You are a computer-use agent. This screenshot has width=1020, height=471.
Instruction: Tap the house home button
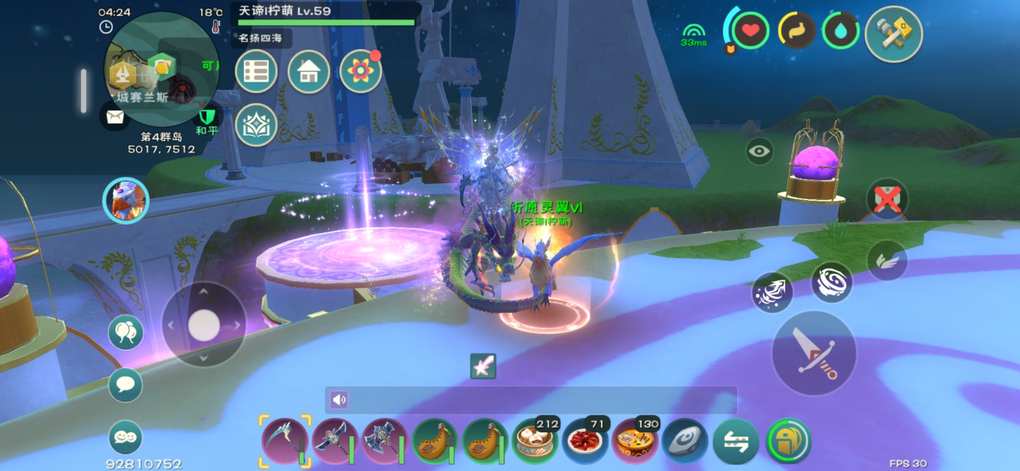(309, 72)
